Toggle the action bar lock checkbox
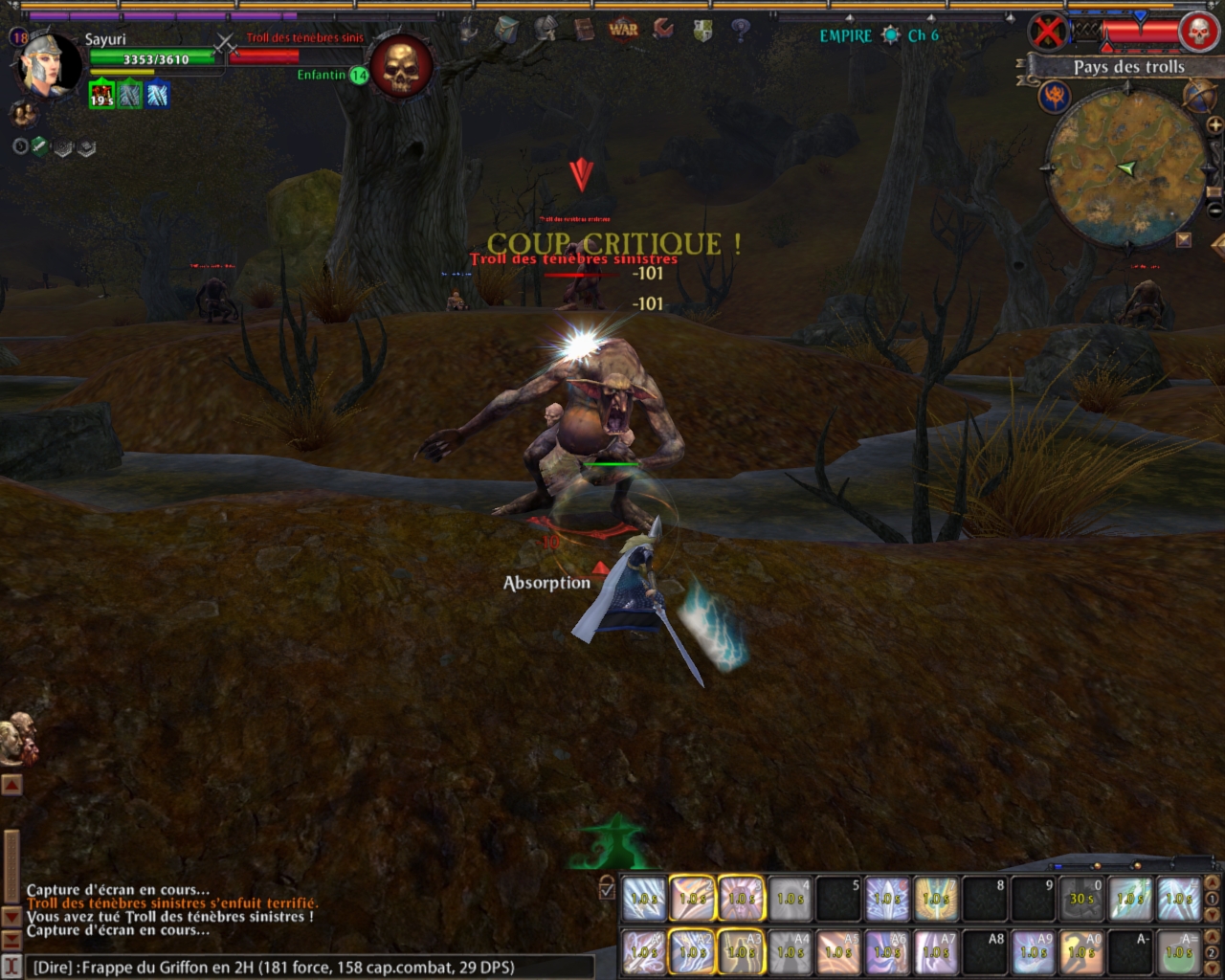 607,890
